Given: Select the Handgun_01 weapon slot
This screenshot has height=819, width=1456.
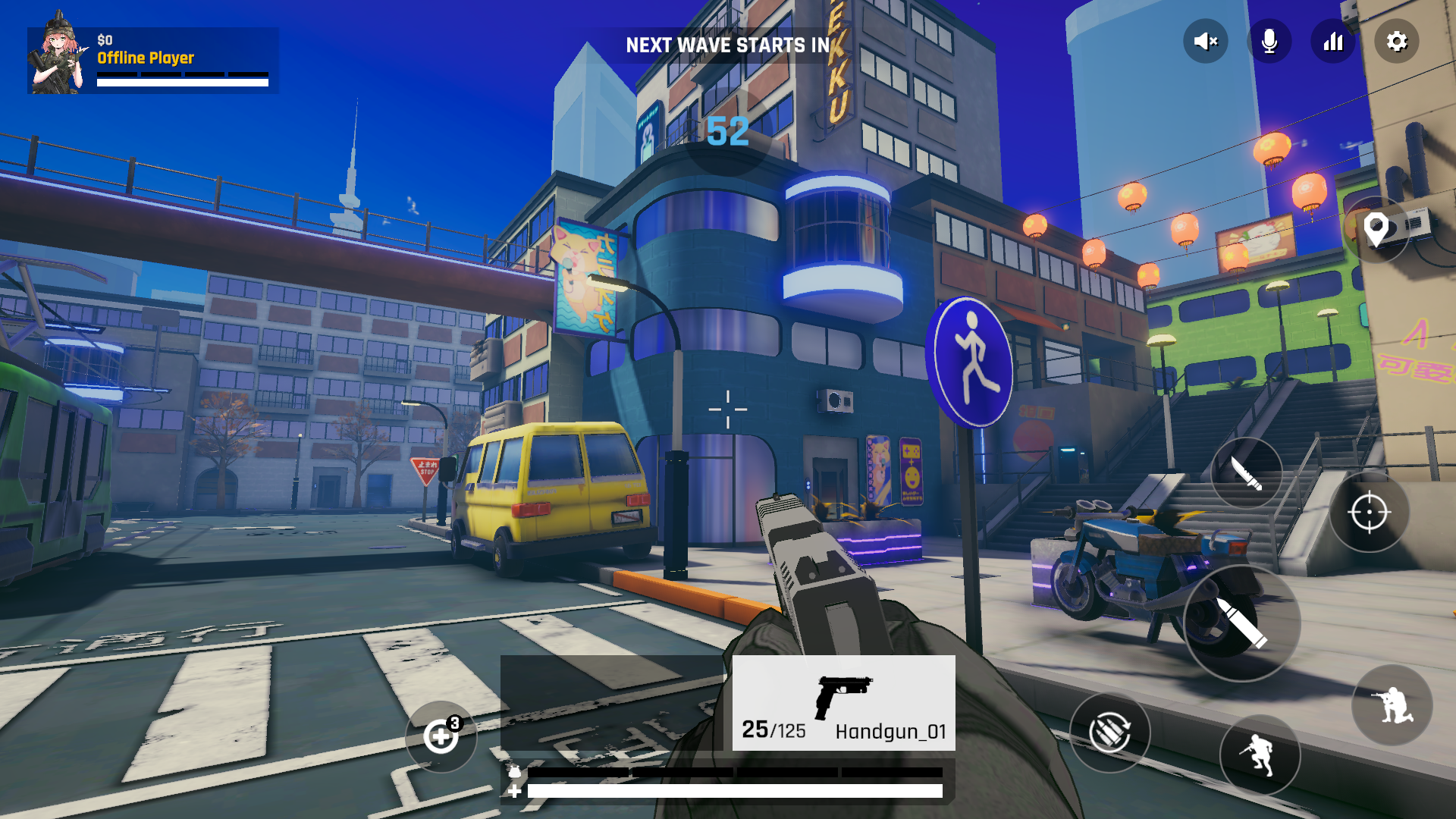Looking at the screenshot, I should [843, 703].
